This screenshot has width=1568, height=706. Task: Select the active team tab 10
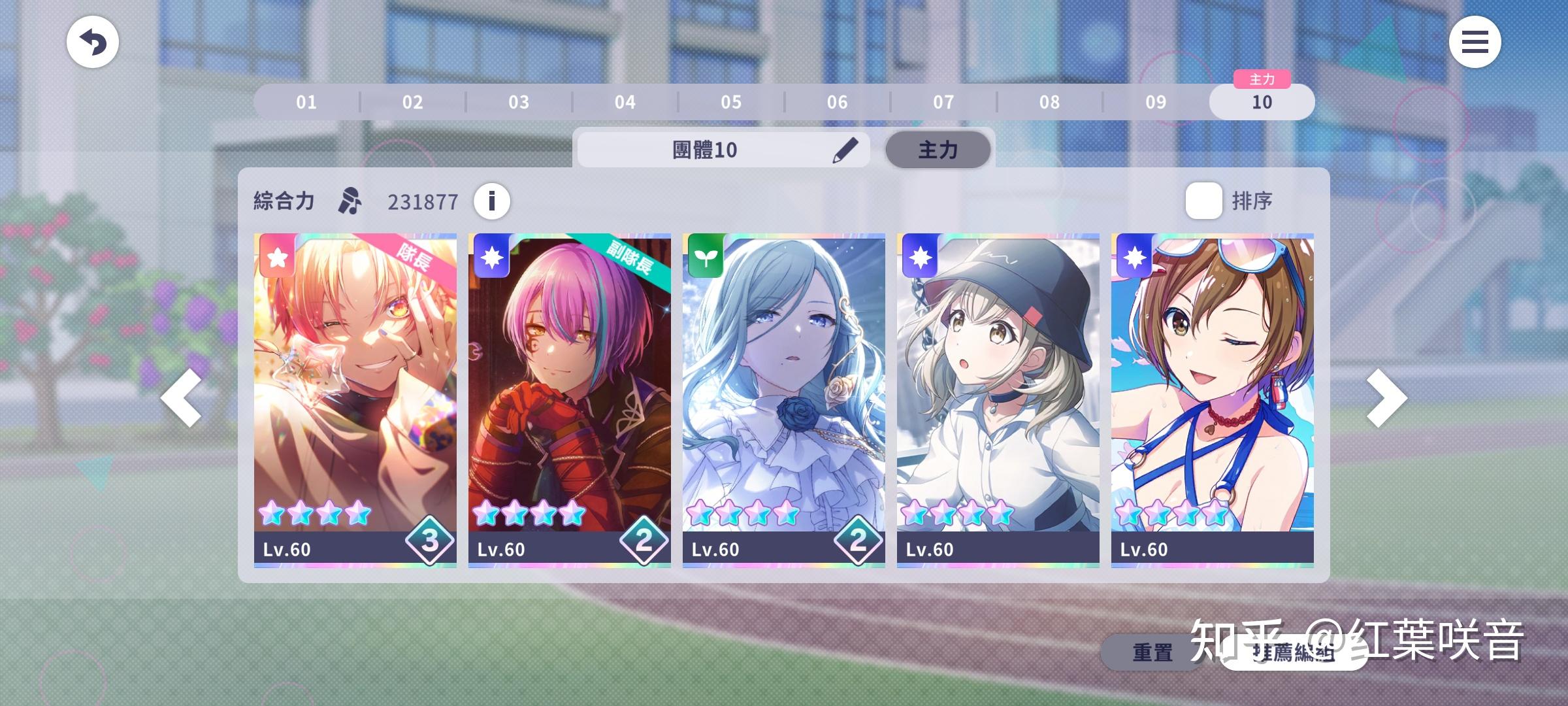1262,102
